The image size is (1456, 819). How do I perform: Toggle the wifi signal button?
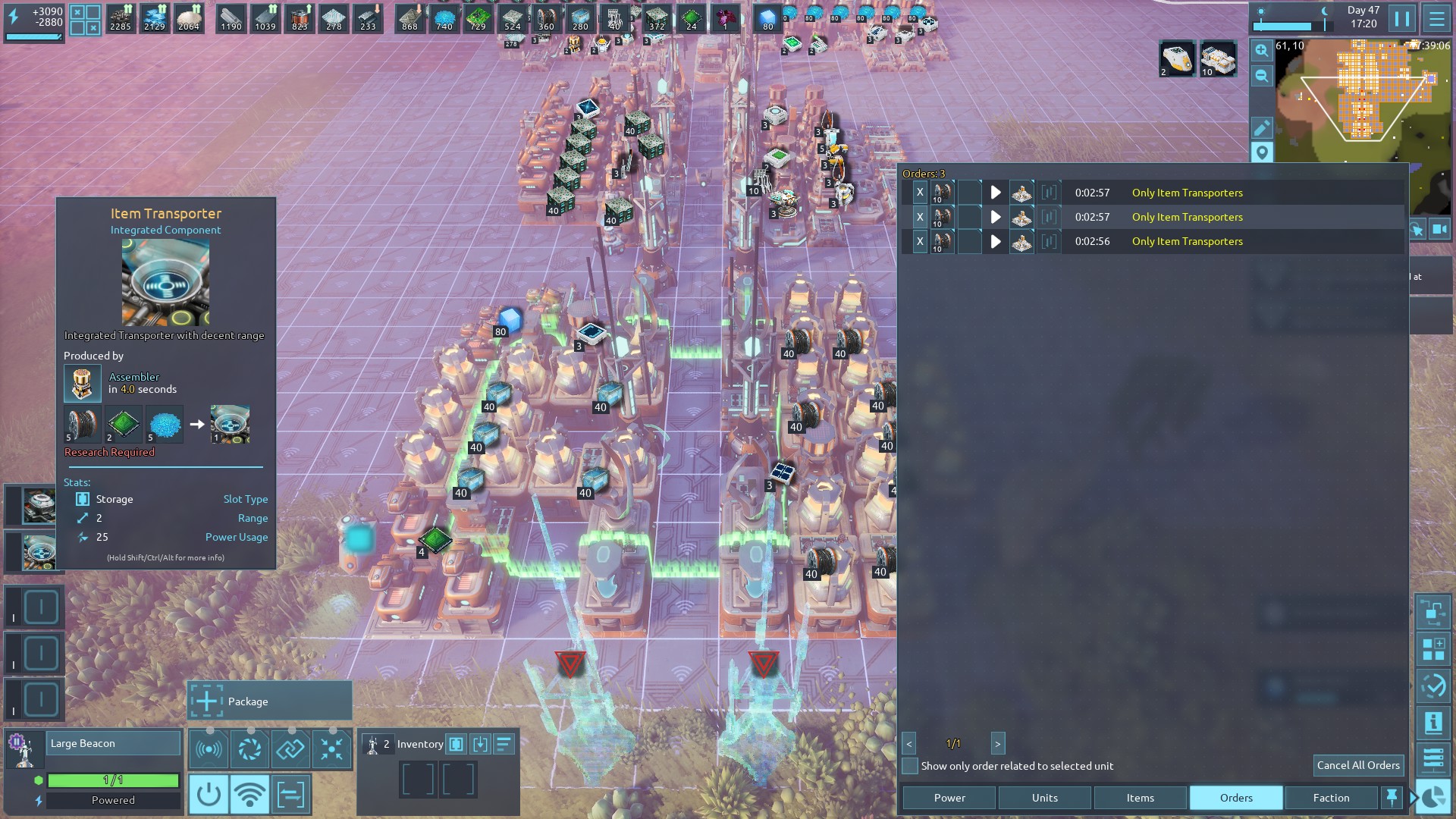(249, 795)
